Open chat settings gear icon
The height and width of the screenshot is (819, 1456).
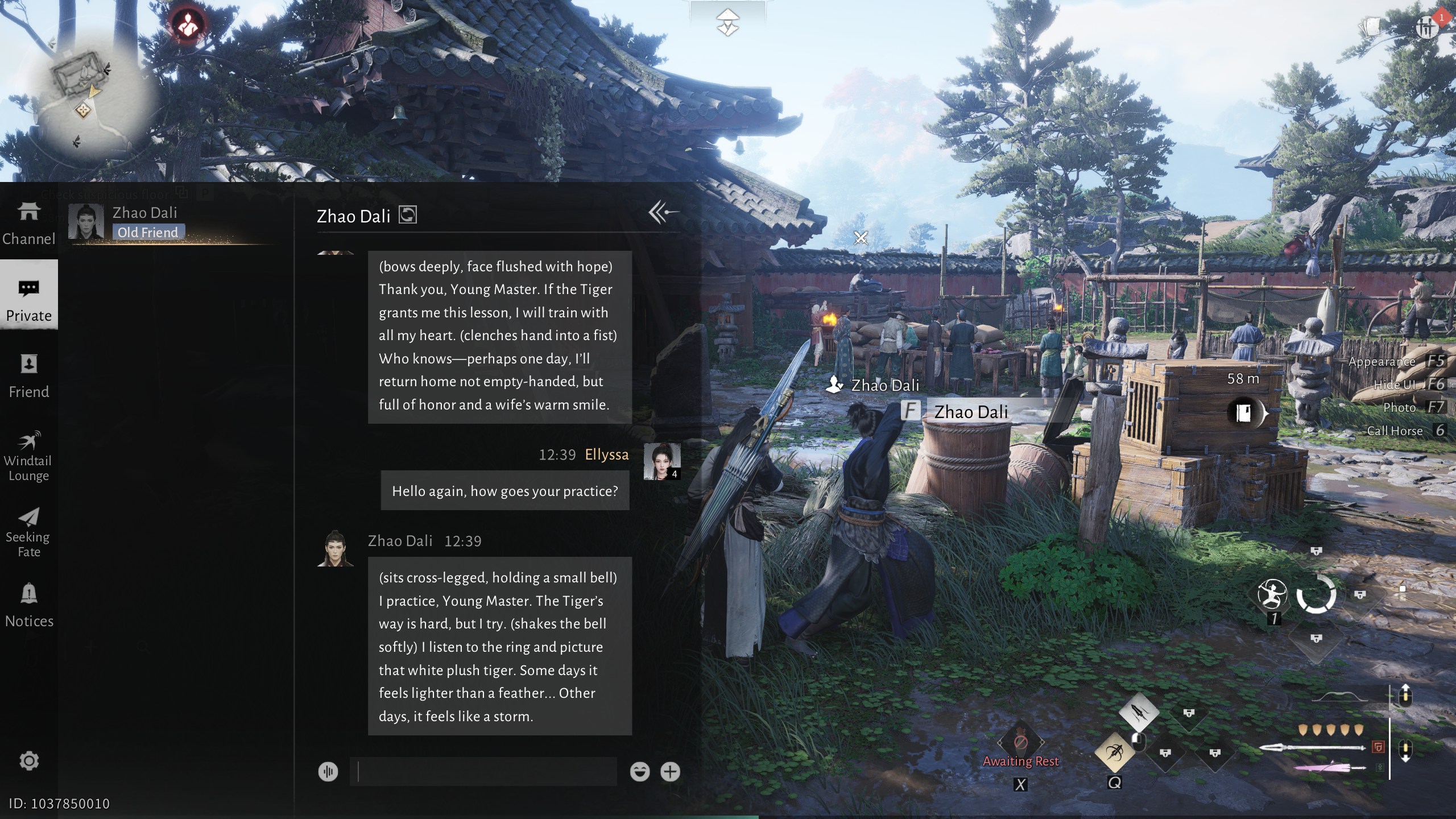click(x=29, y=760)
